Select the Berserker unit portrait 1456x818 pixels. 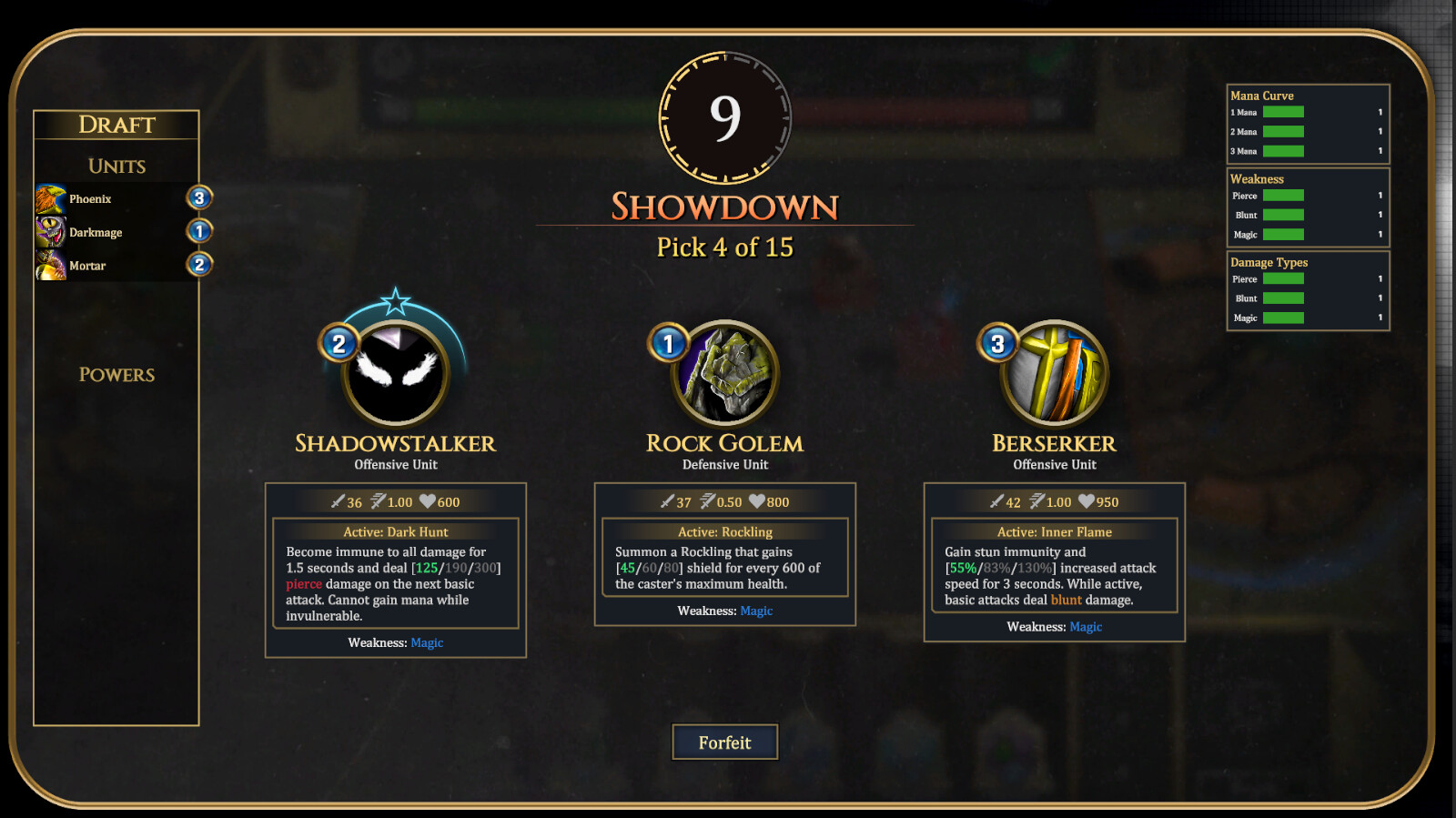coord(1053,373)
